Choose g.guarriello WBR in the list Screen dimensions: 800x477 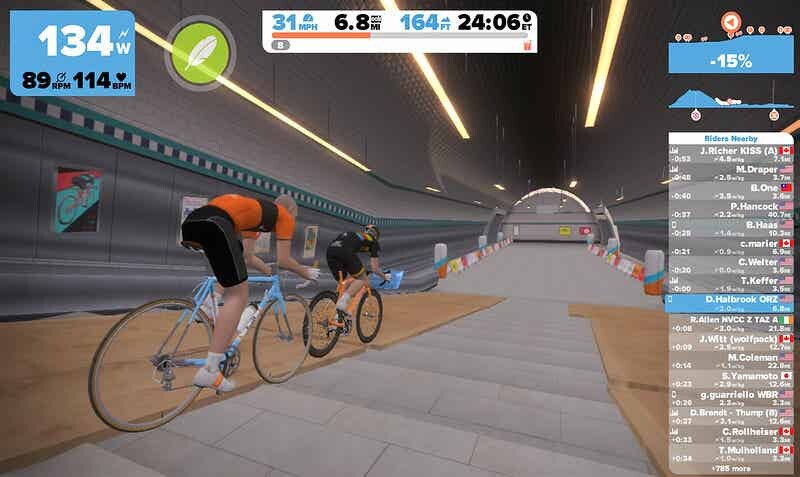tap(731, 398)
